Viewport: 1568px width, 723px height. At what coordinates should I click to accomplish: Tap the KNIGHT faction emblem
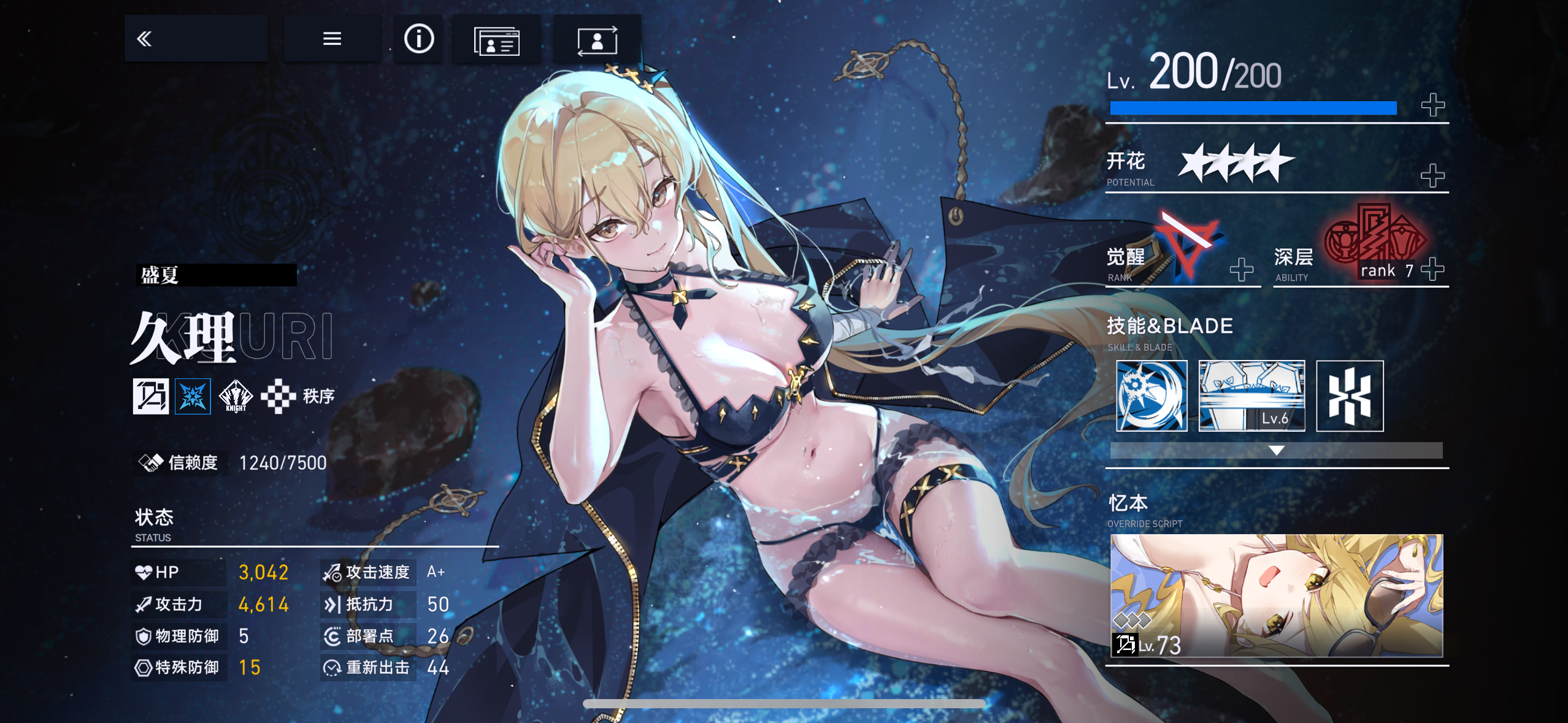tap(235, 396)
